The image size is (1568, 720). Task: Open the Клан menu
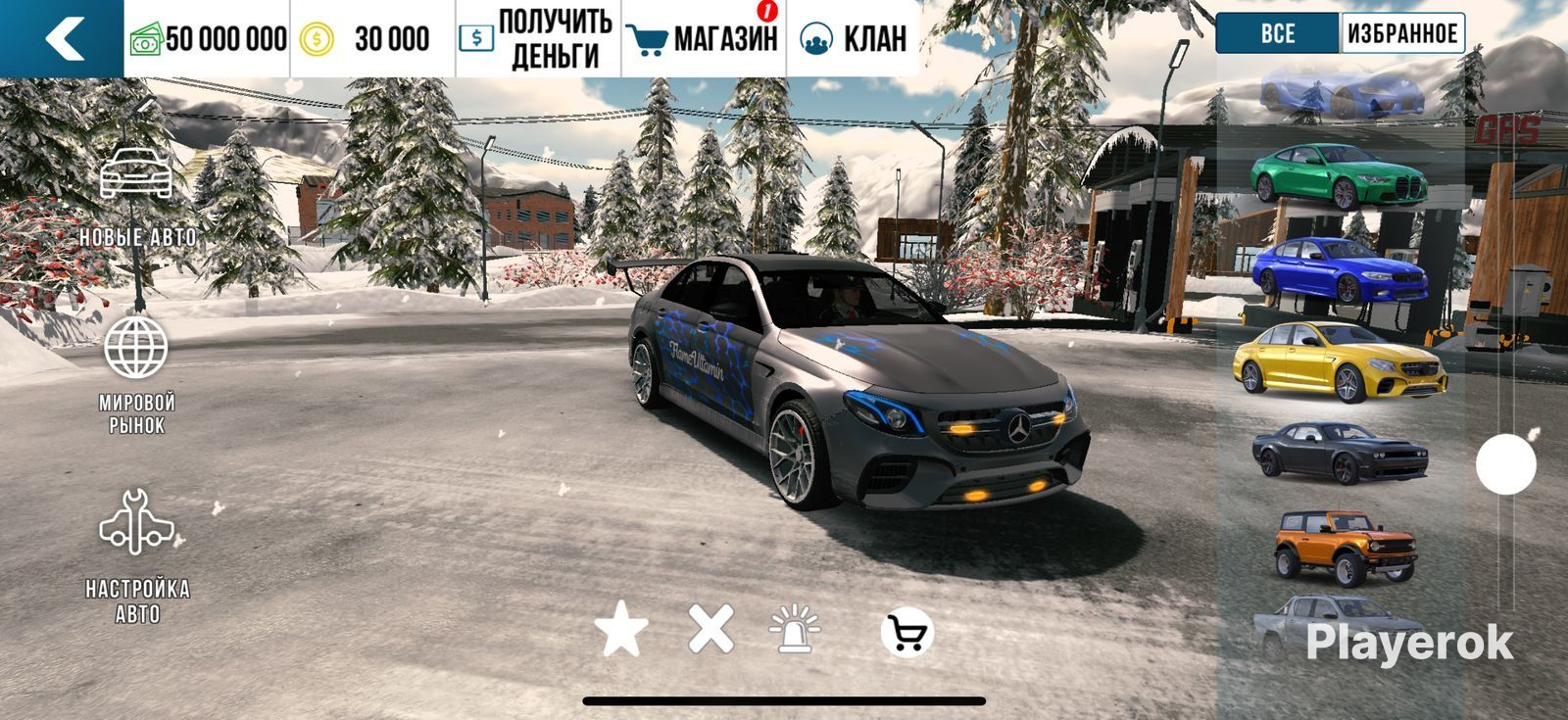pos(853,39)
